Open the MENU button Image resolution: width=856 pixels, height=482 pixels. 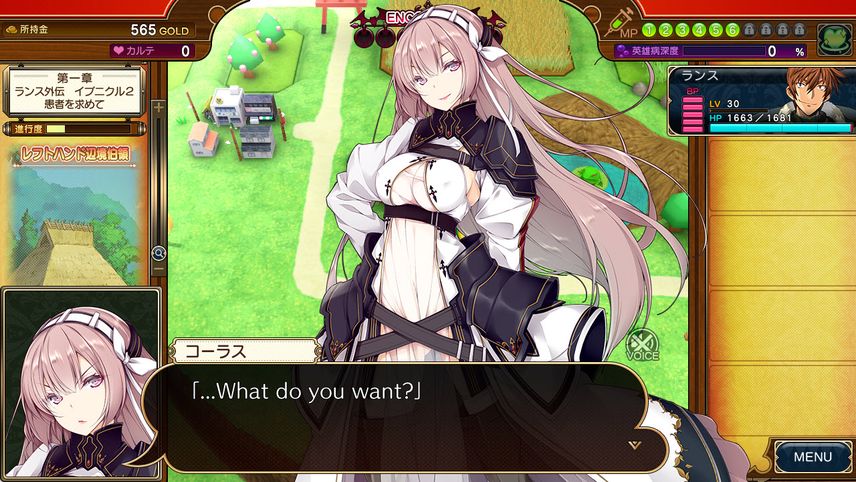pyautogui.click(x=812, y=457)
